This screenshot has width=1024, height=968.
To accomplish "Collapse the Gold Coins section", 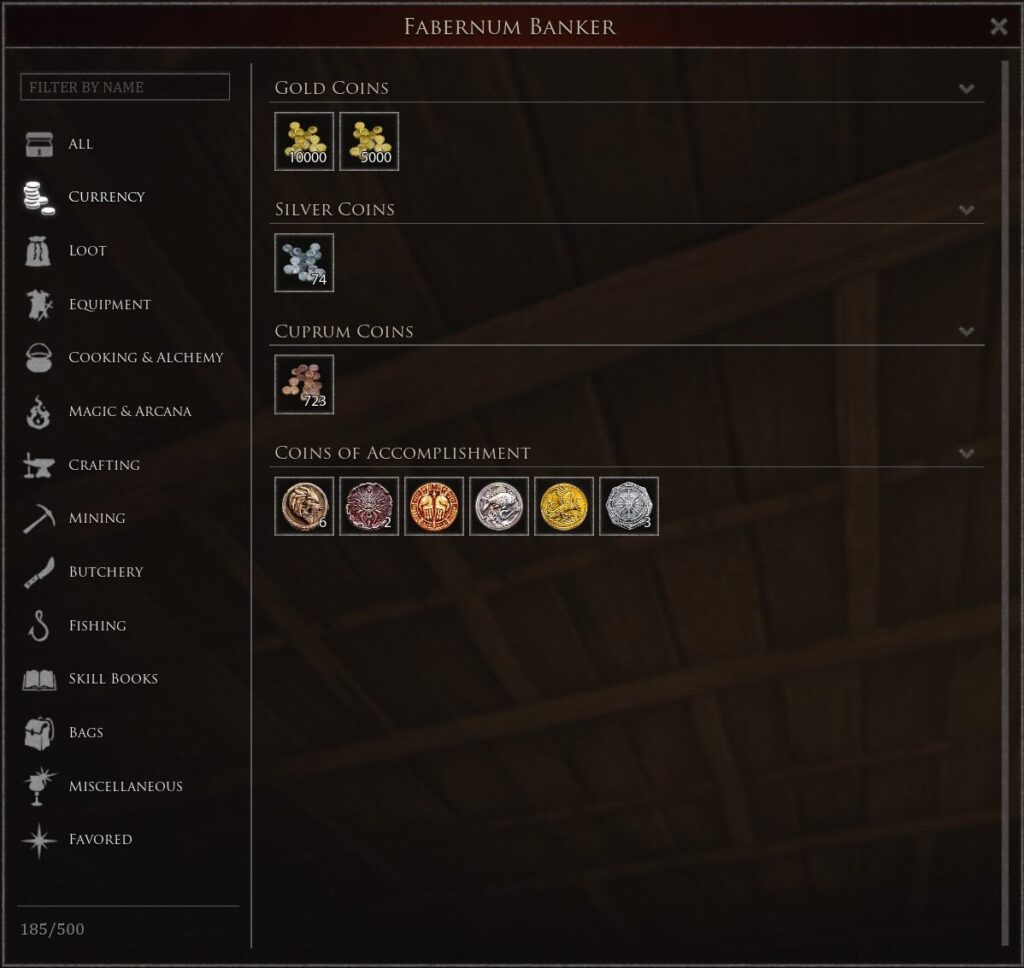I will tap(966, 88).
